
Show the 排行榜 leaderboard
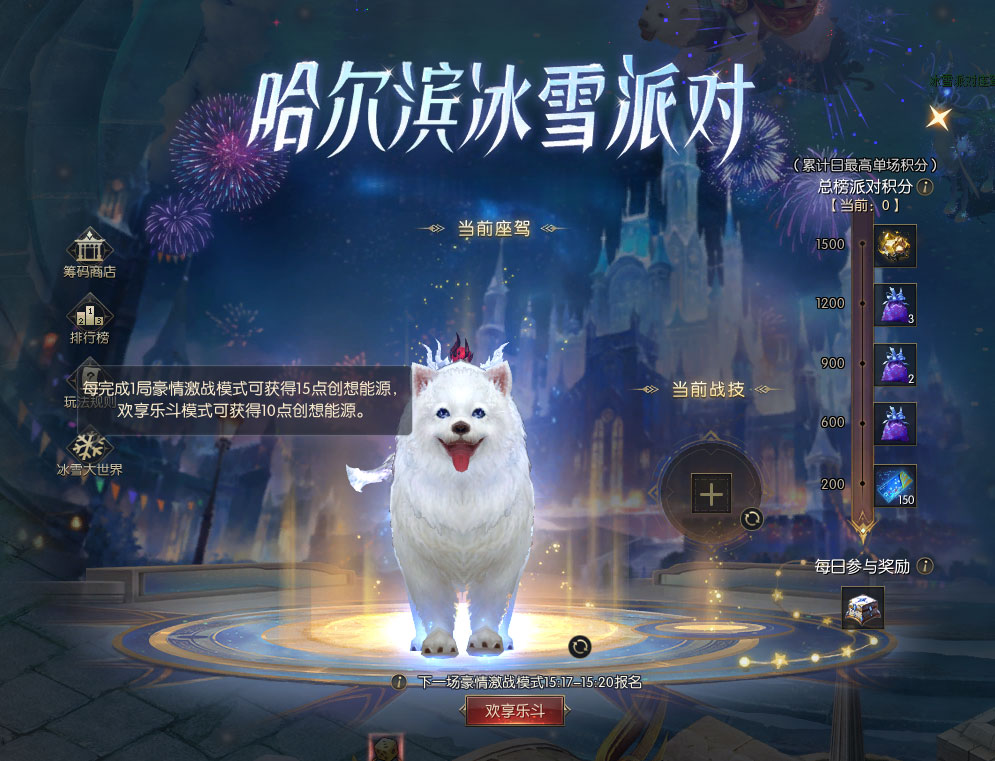coord(89,312)
